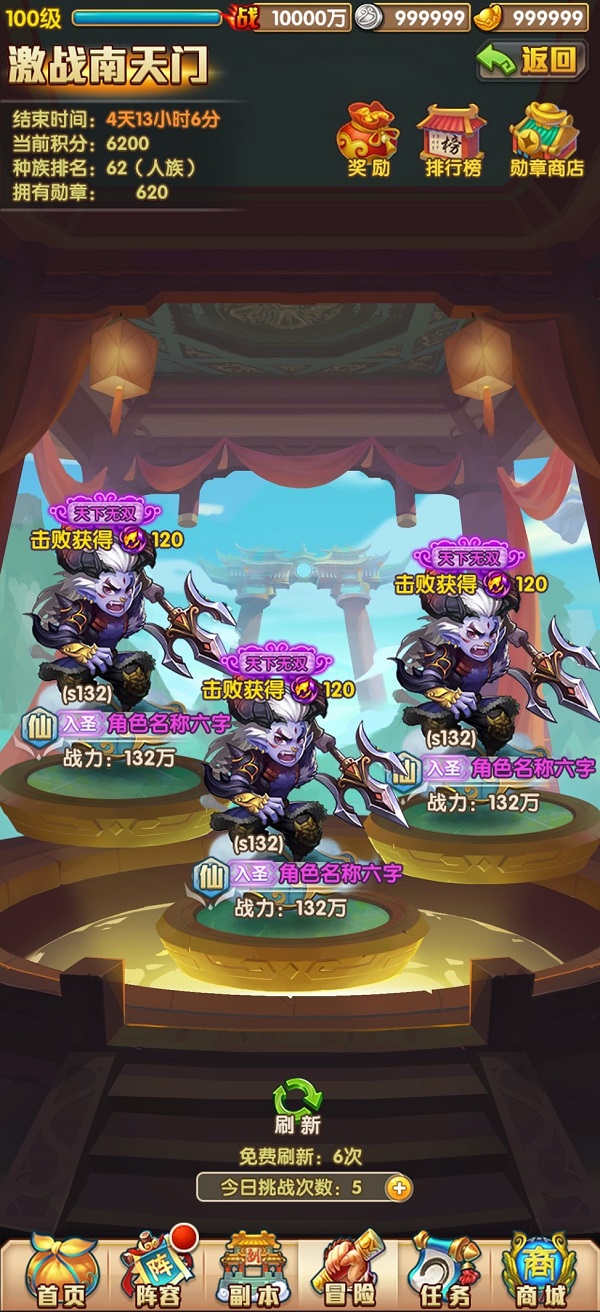The height and width of the screenshot is (1312, 600).
Task: Open the 奖励 rewards bag
Action: [368, 138]
